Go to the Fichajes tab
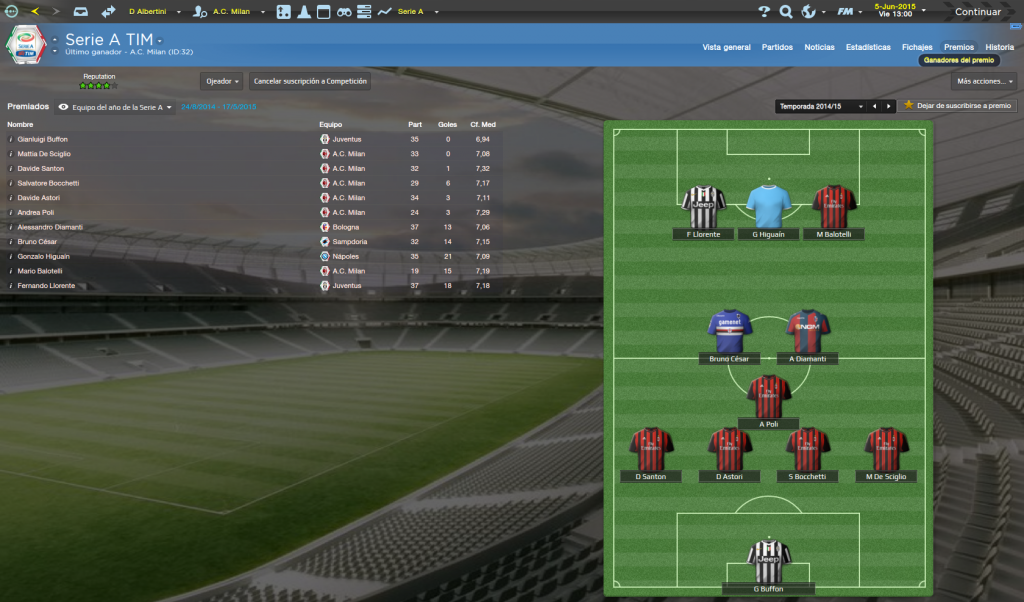1024x602 pixels. [917, 47]
